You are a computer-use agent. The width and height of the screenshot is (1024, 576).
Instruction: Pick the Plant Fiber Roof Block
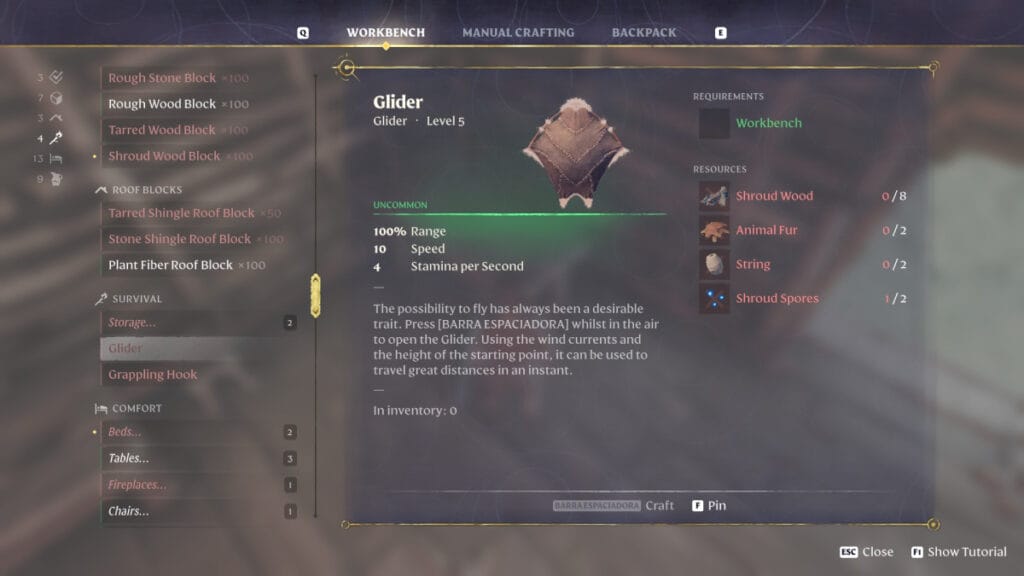(170, 265)
